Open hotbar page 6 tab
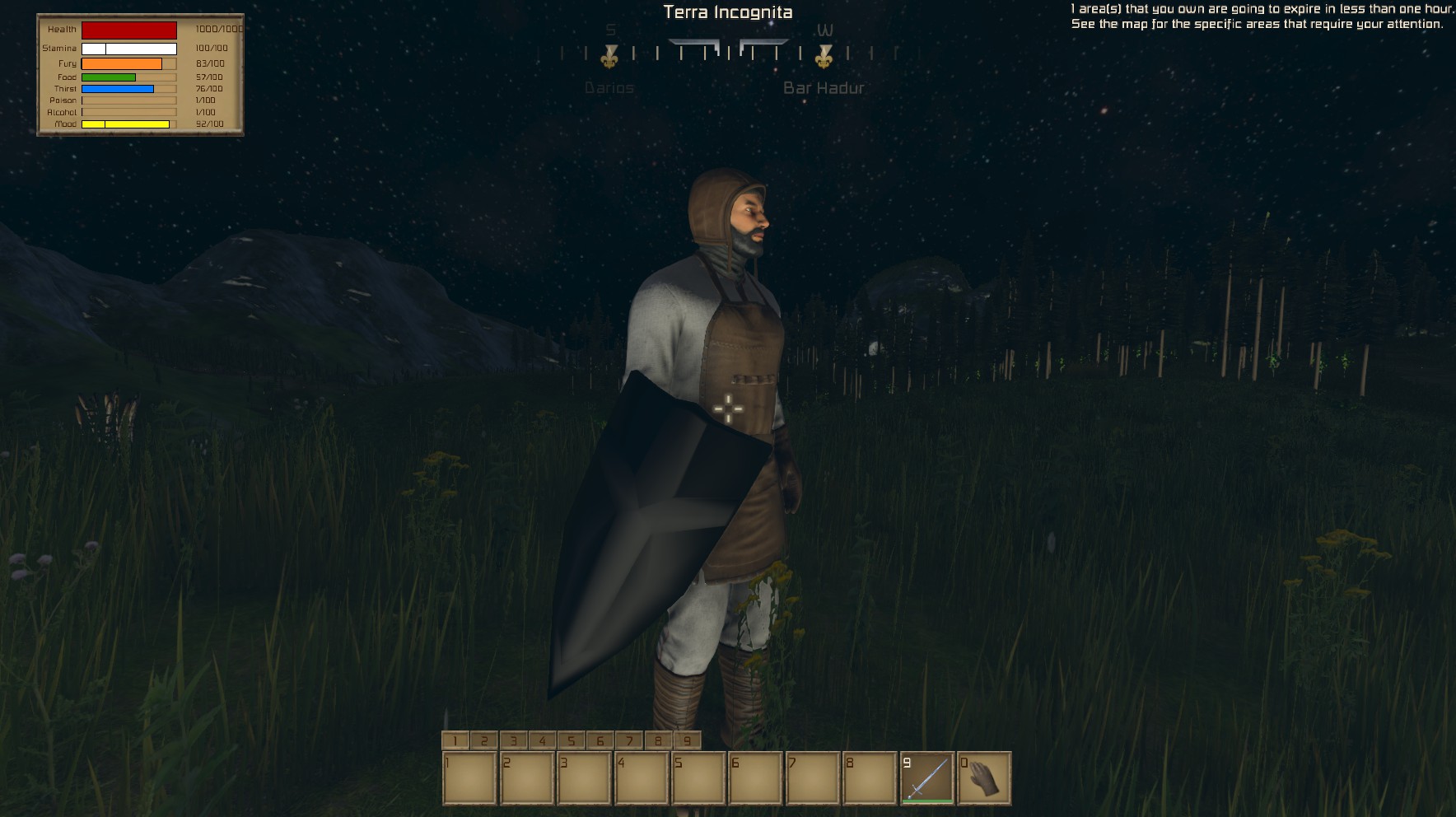Screen dimensions: 1456x817 600,740
